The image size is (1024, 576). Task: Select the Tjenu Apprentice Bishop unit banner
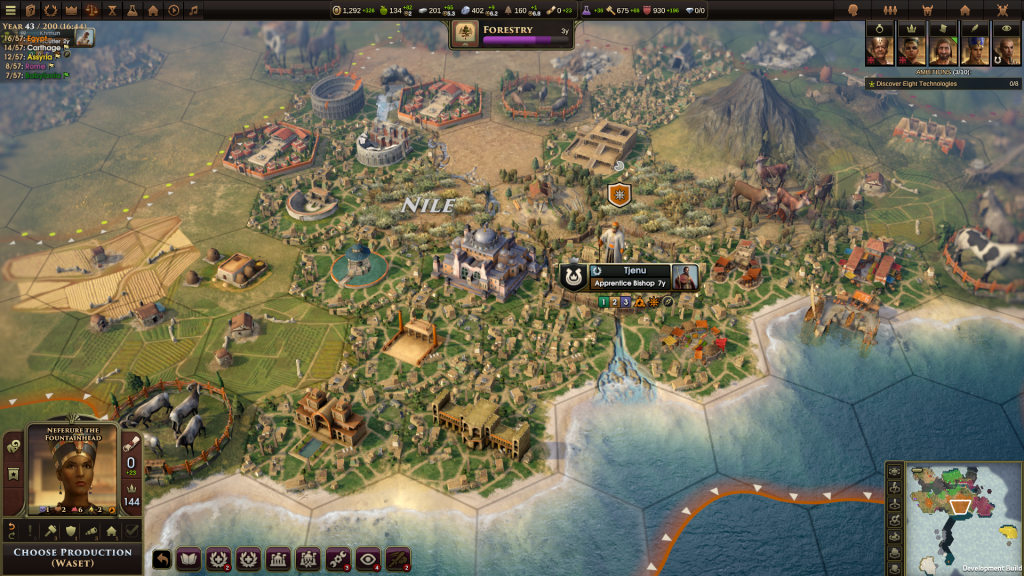tap(629, 277)
